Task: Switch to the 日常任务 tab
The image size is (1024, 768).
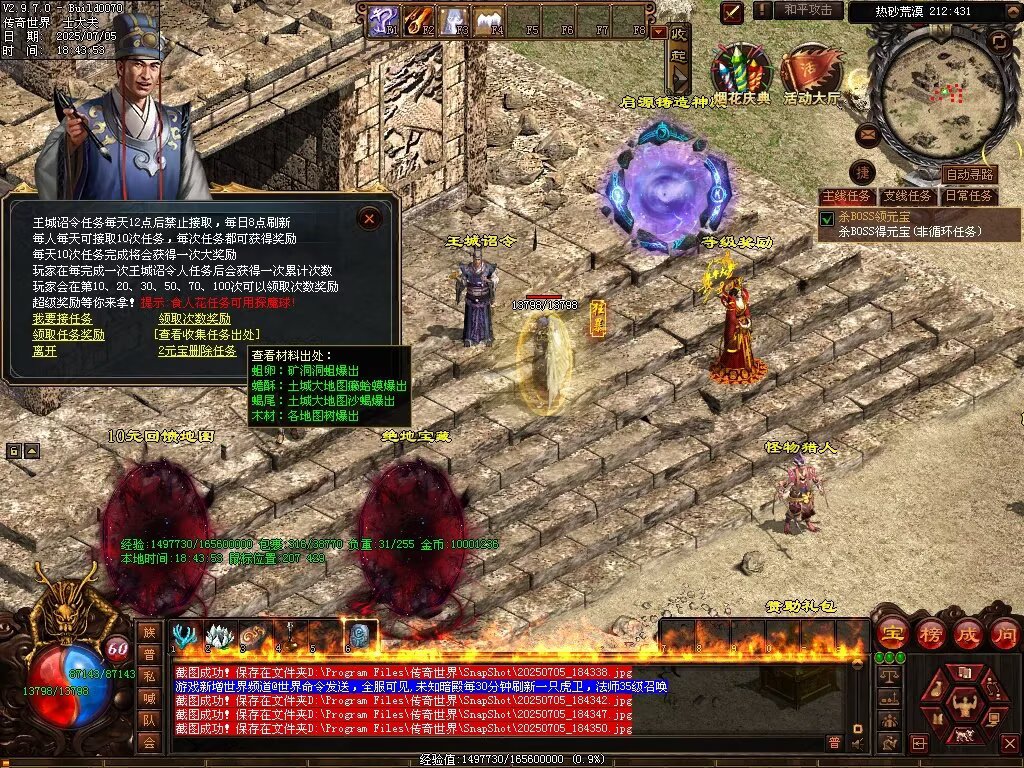Action: (969, 196)
